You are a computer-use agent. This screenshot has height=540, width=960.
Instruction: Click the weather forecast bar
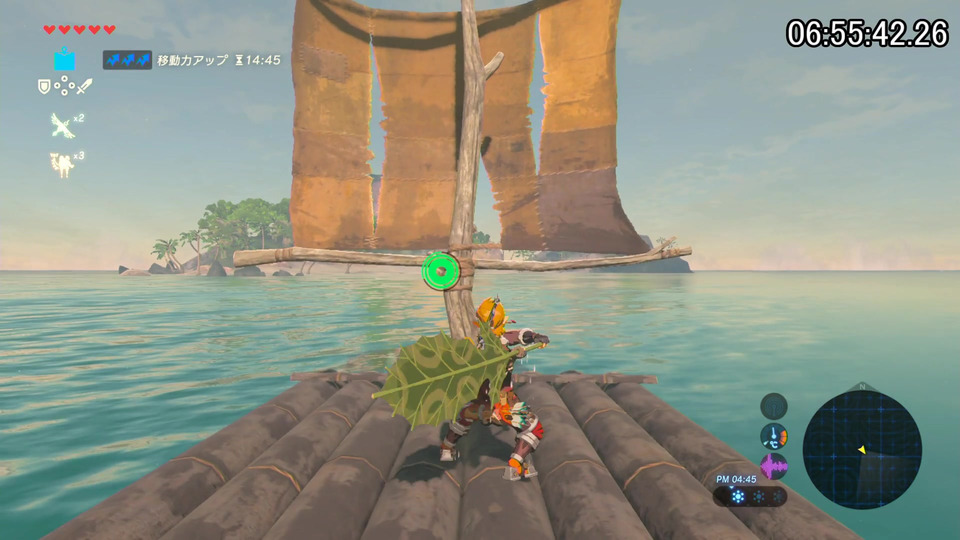point(749,496)
